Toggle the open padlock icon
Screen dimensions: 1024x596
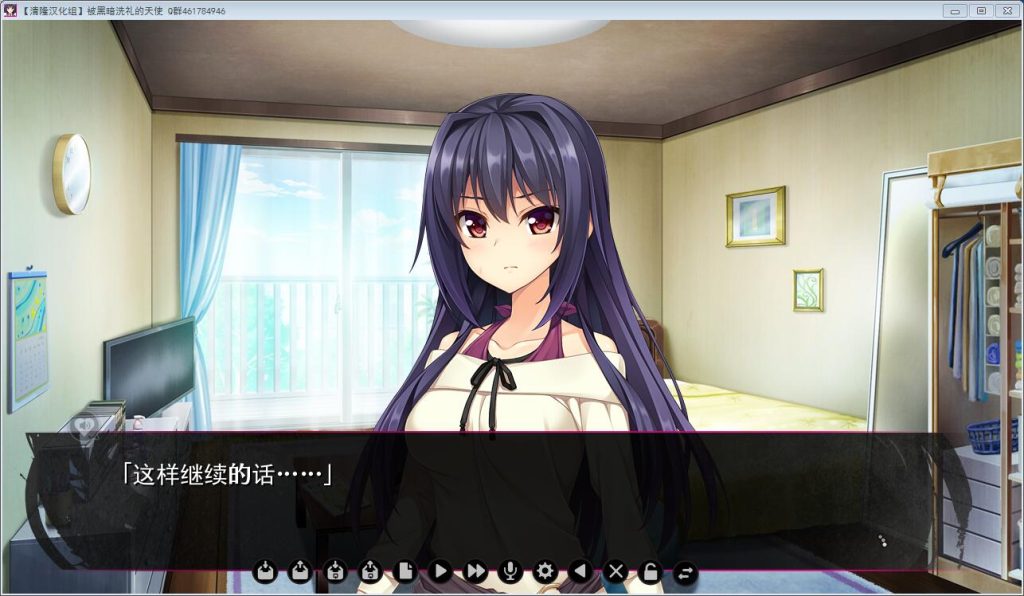[650, 572]
